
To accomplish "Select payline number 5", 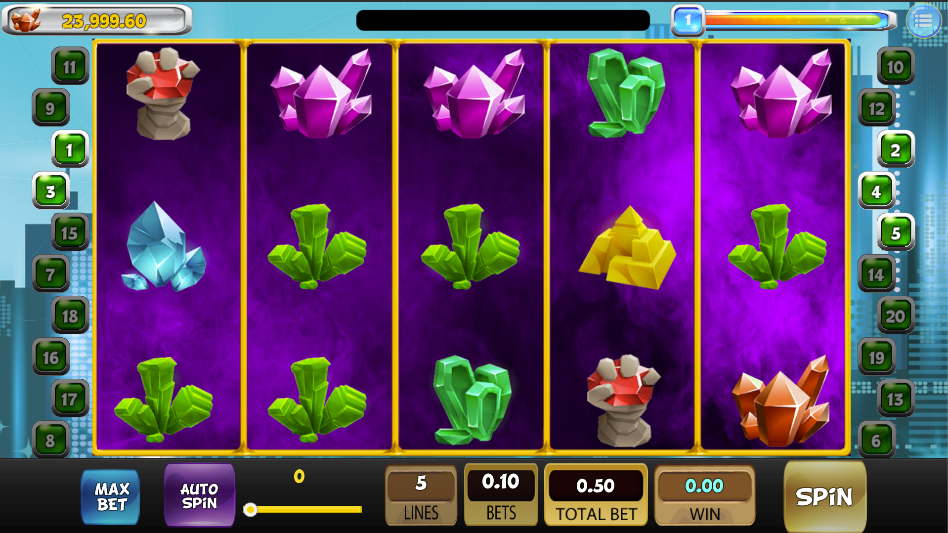I will 895,233.
